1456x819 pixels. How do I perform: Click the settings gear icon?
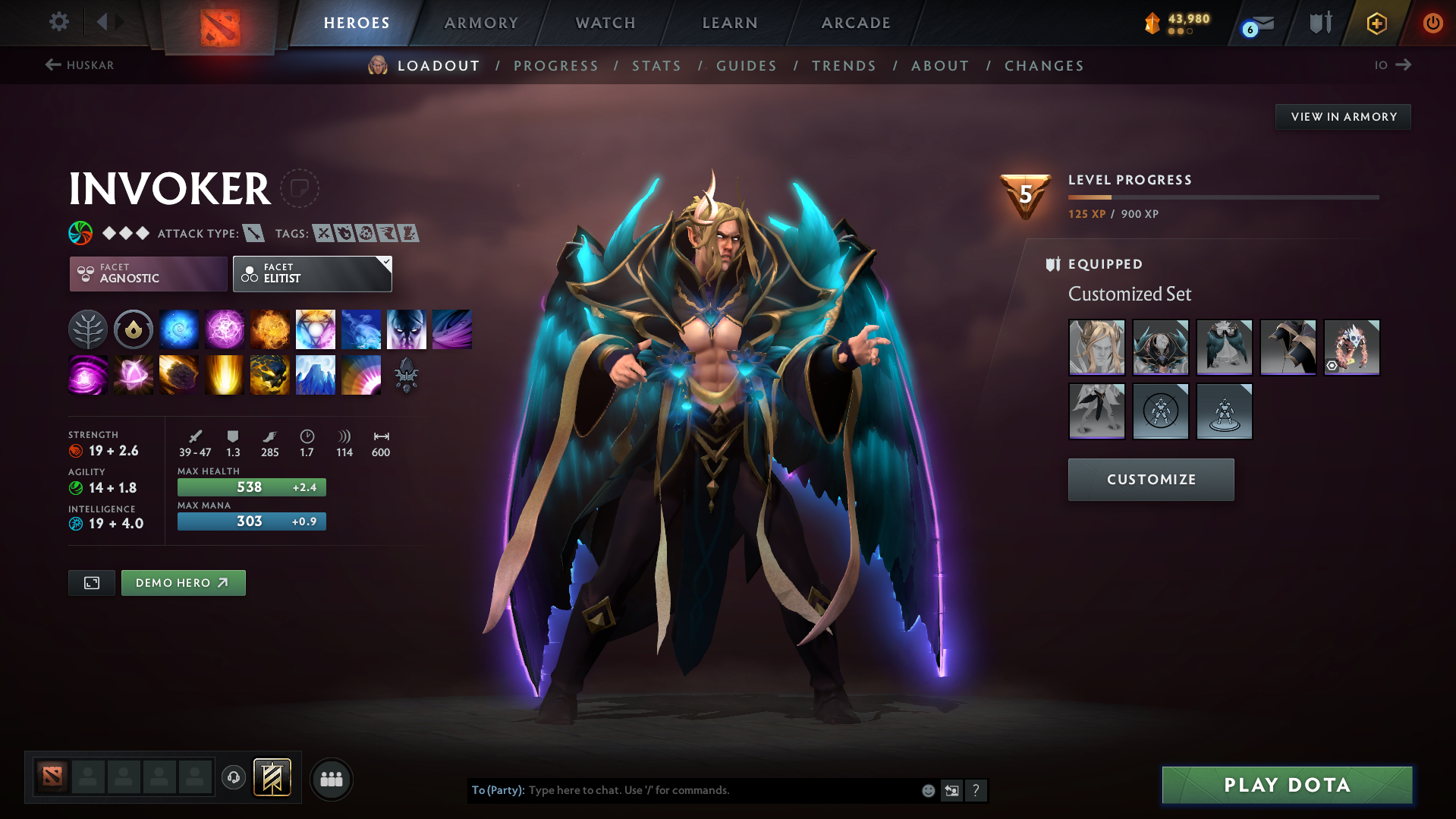(x=58, y=22)
